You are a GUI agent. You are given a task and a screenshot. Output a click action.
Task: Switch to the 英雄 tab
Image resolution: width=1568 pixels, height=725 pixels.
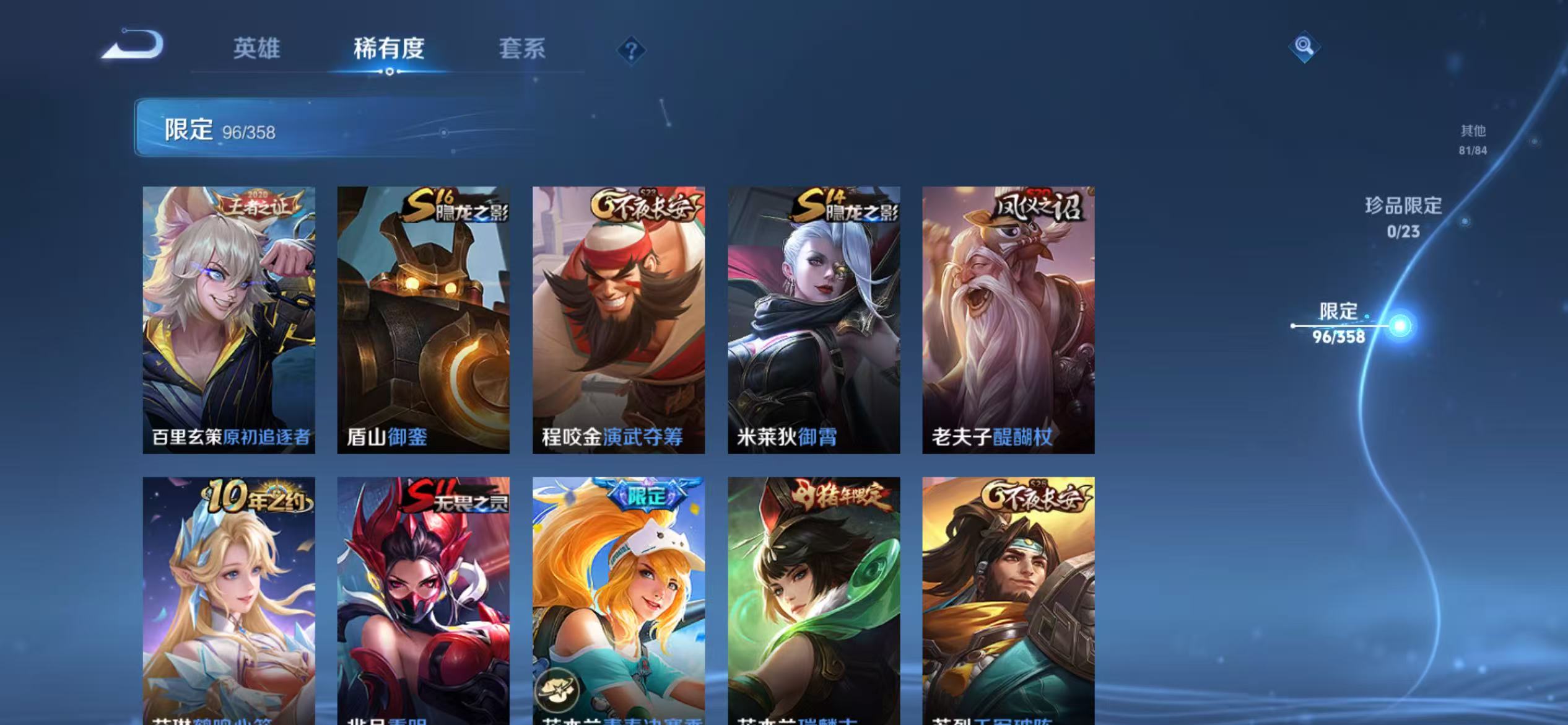point(258,50)
